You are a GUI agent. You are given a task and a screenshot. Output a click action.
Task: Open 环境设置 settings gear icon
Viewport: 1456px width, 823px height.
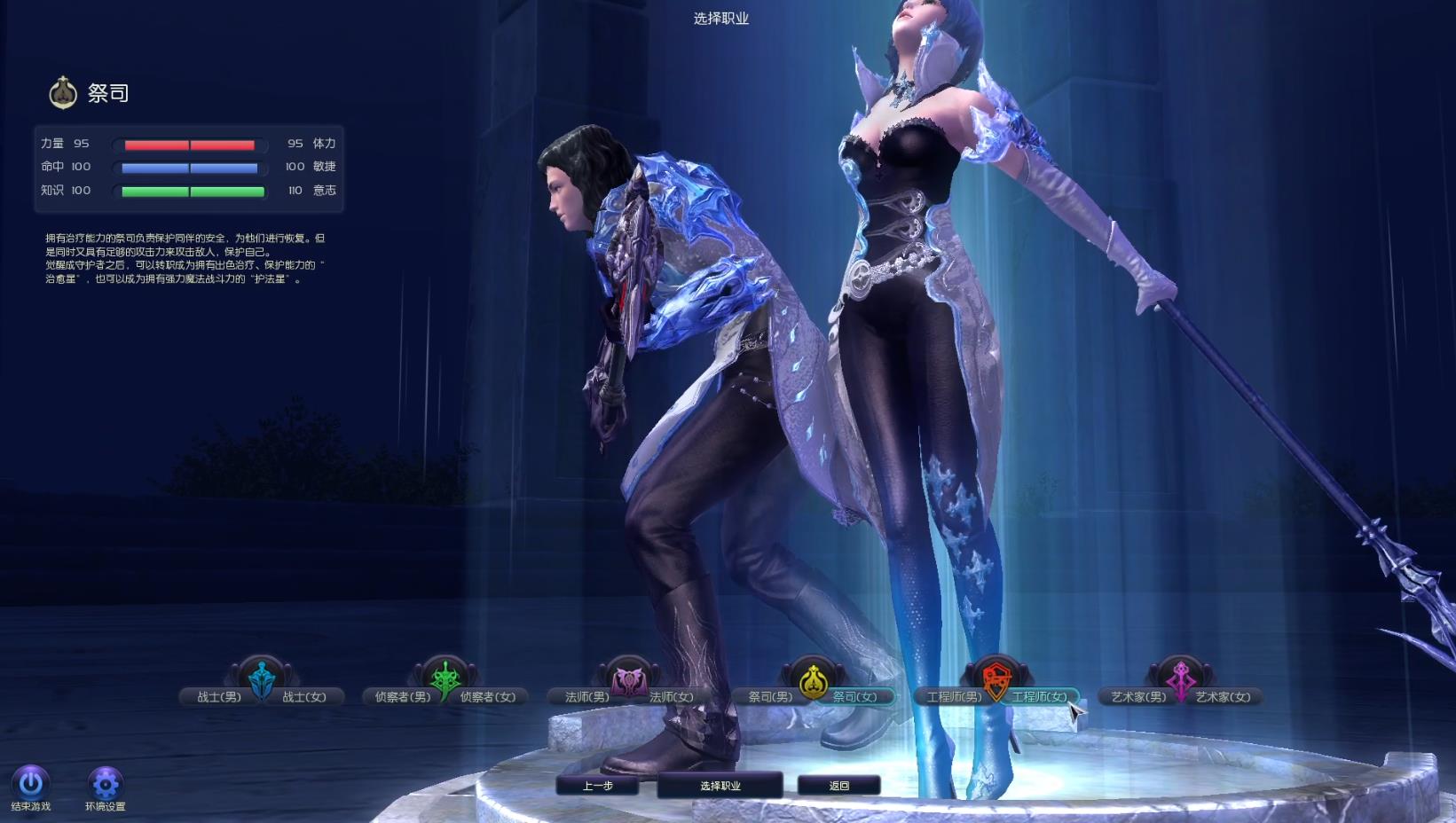(105, 783)
